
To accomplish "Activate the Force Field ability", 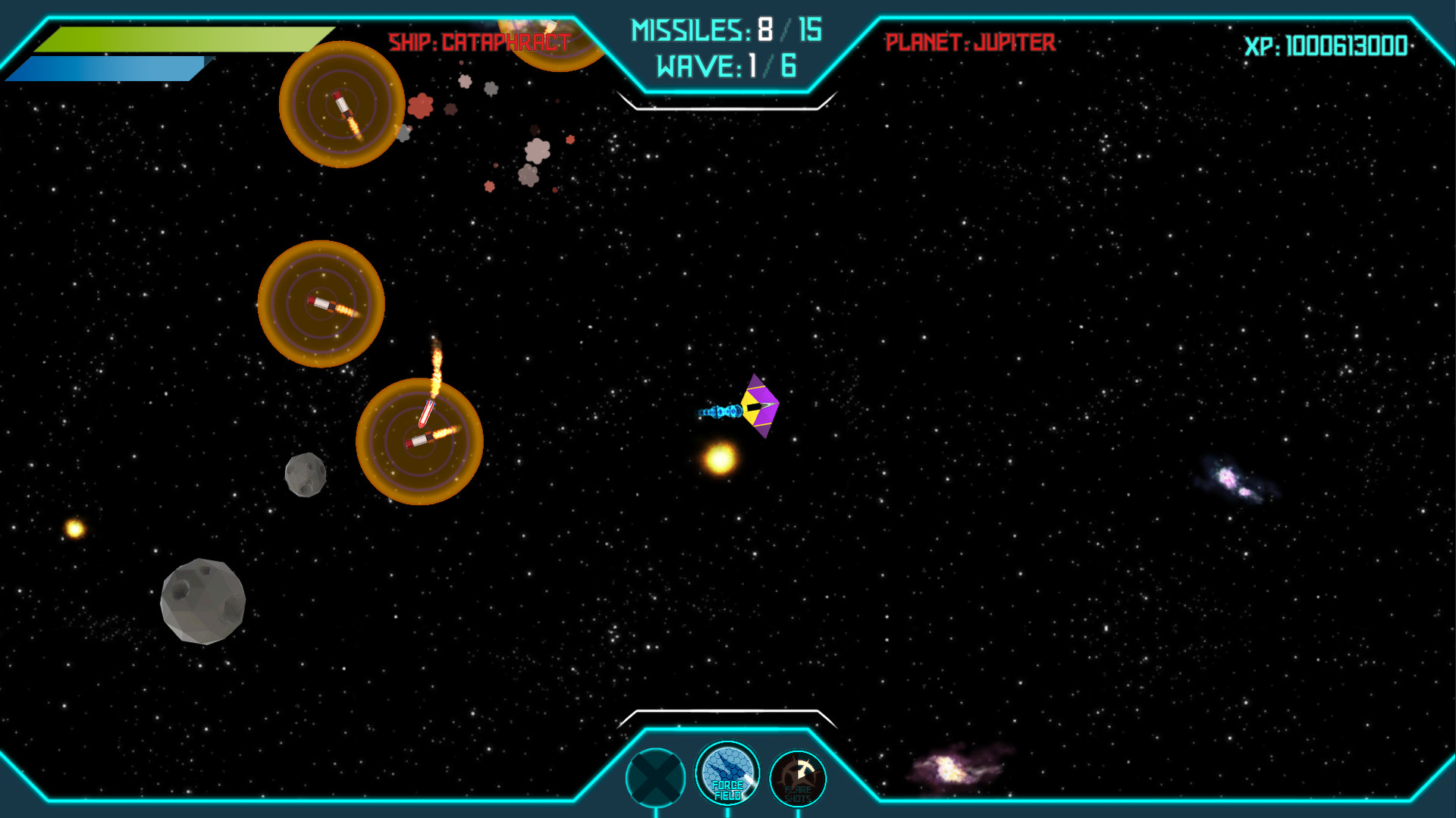I will tap(726, 775).
